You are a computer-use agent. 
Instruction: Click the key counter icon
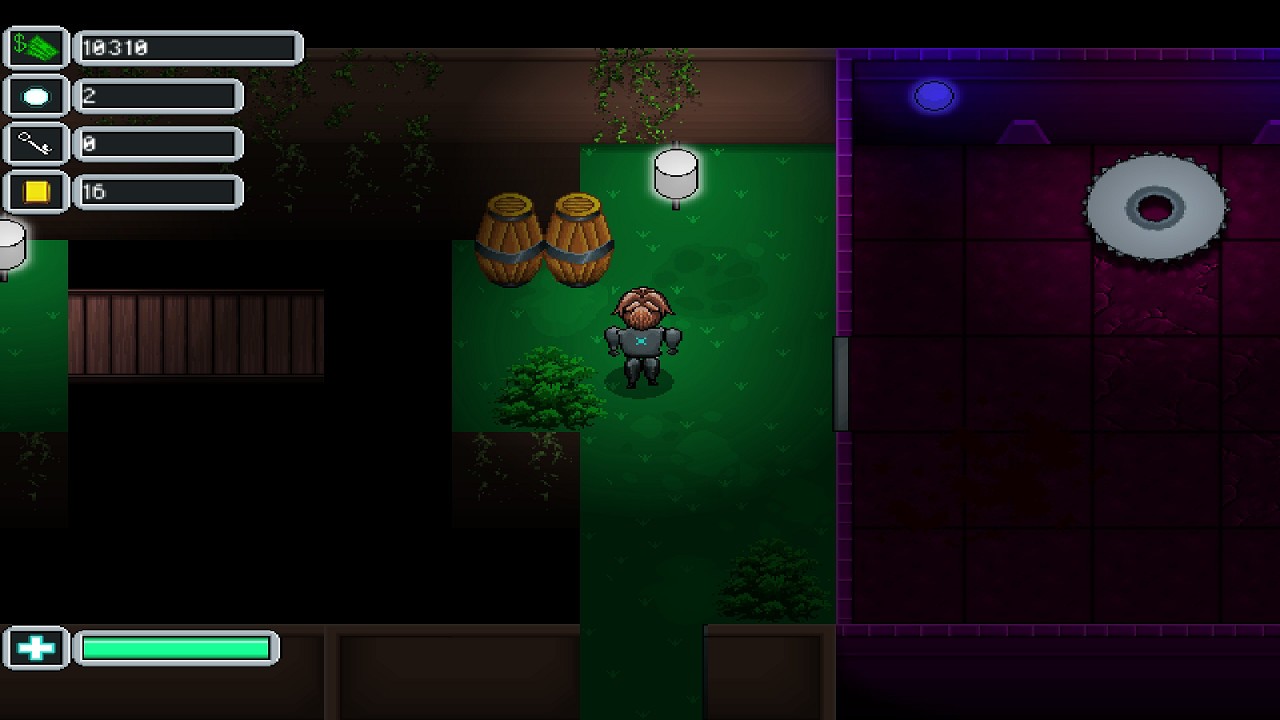click(x=36, y=144)
